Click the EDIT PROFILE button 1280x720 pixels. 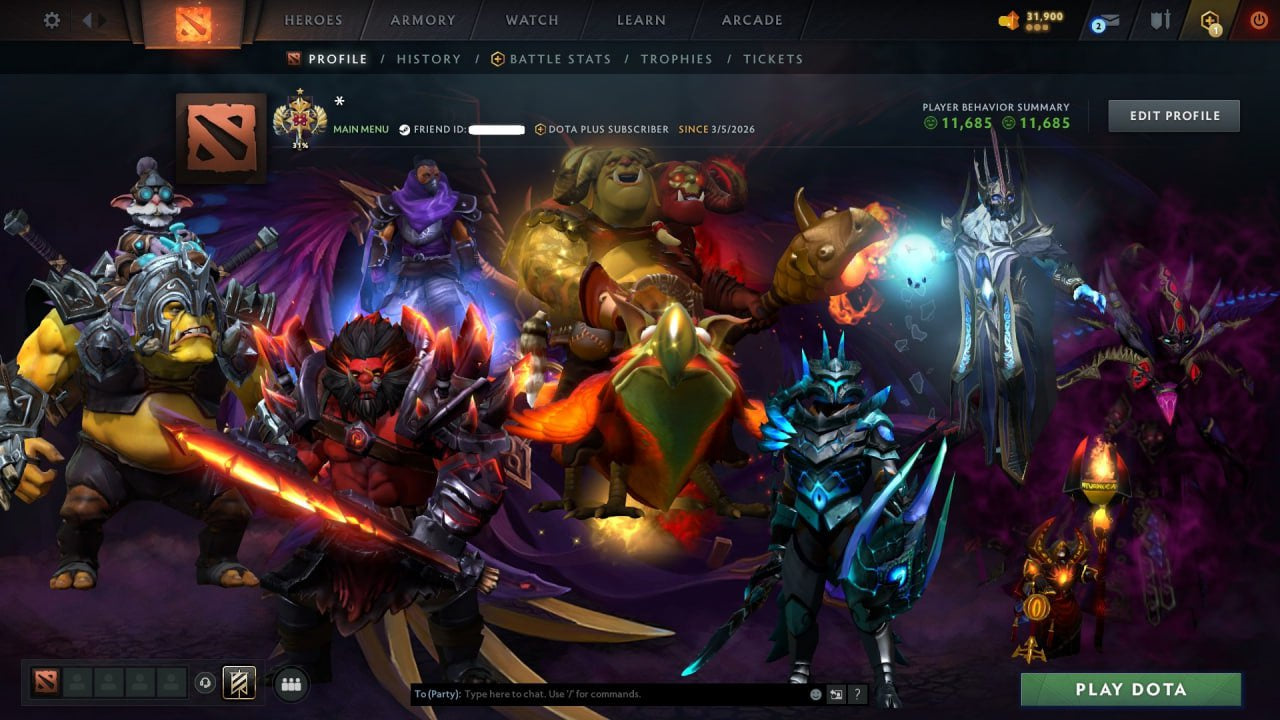tap(1173, 115)
